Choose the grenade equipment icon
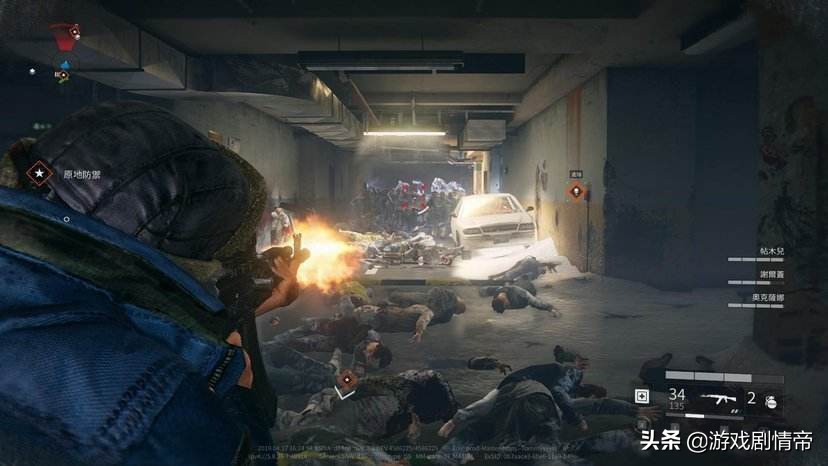Screen dimensions: 828x466 tap(772, 398)
